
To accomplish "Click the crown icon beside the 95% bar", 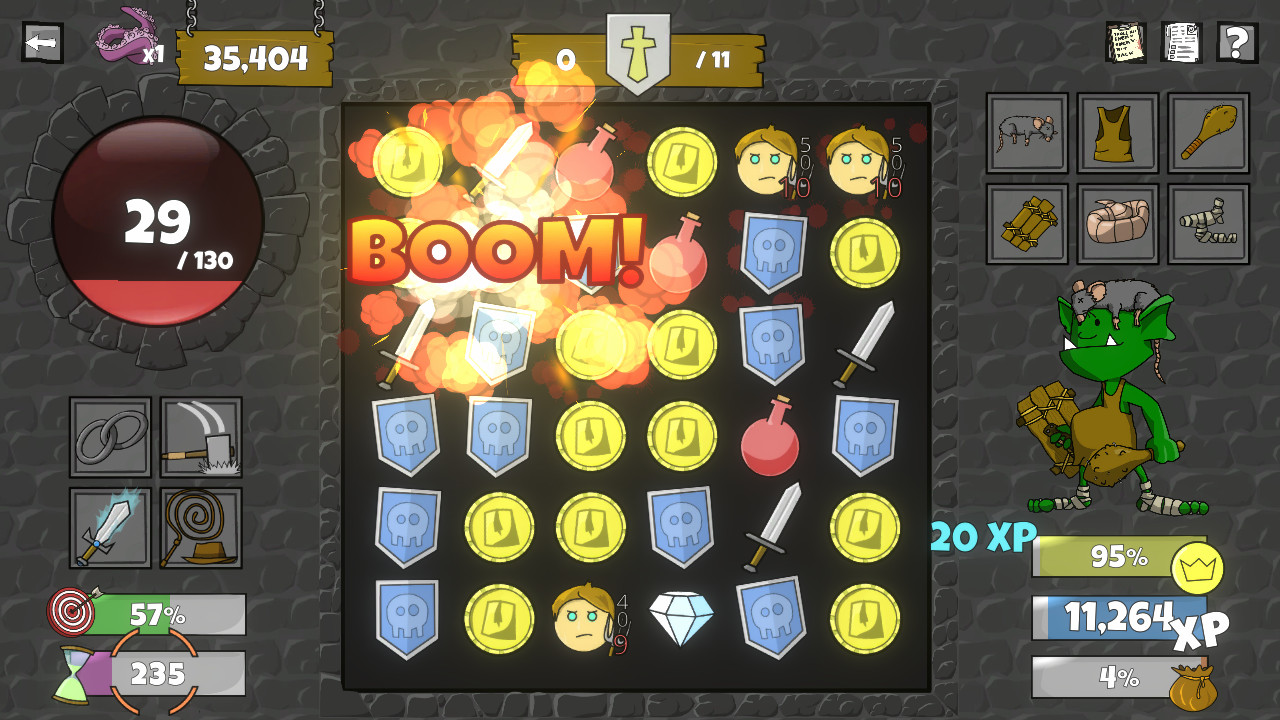I will [x=1200, y=565].
